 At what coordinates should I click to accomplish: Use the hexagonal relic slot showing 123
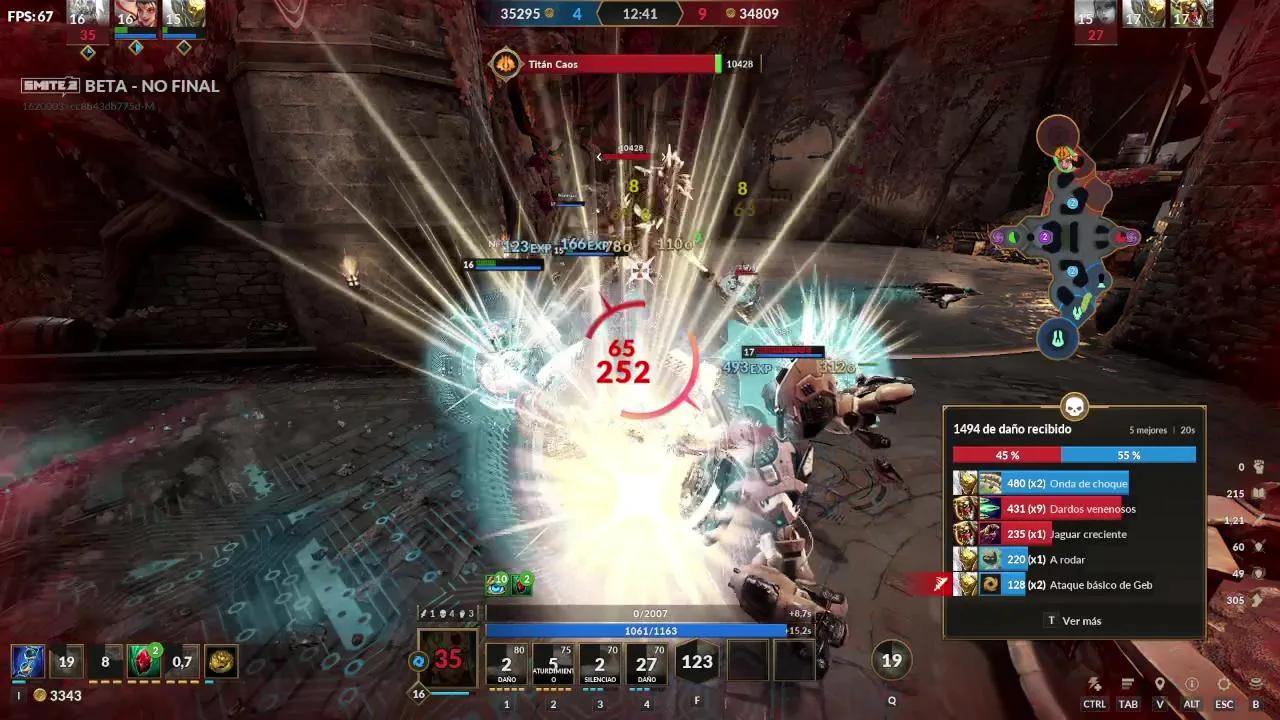(697, 662)
